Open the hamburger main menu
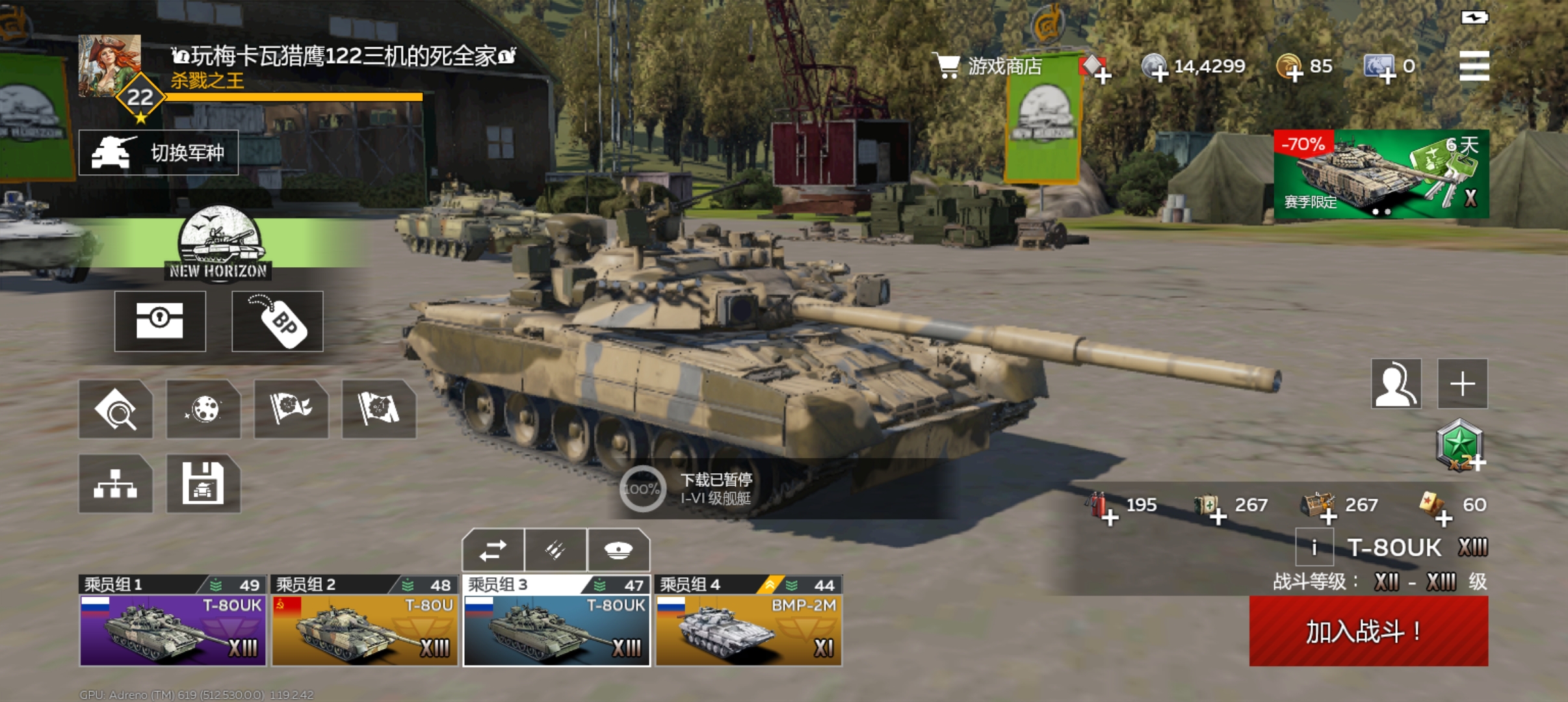Image resolution: width=1568 pixels, height=702 pixels. click(1474, 66)
